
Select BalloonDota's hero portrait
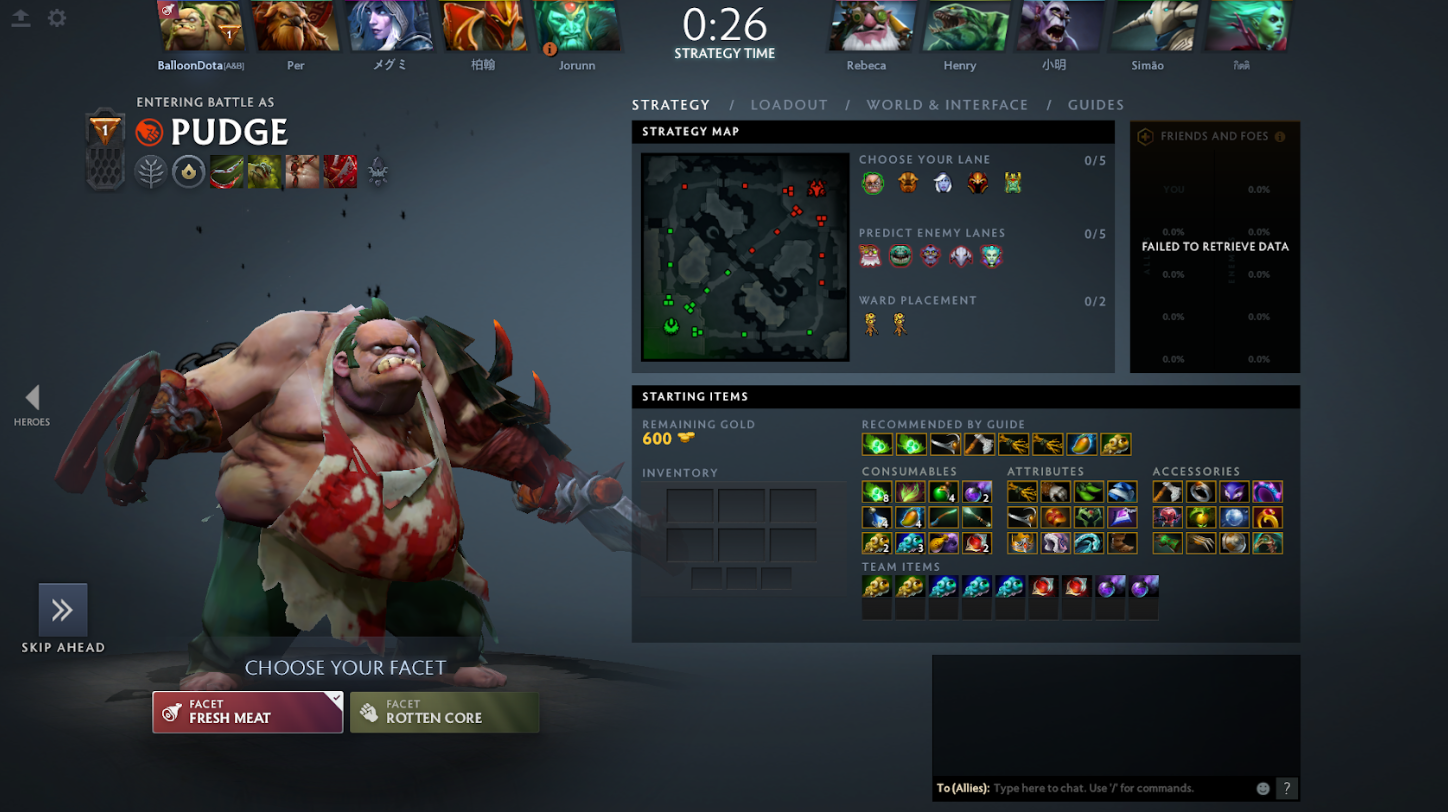pos(202,26)
